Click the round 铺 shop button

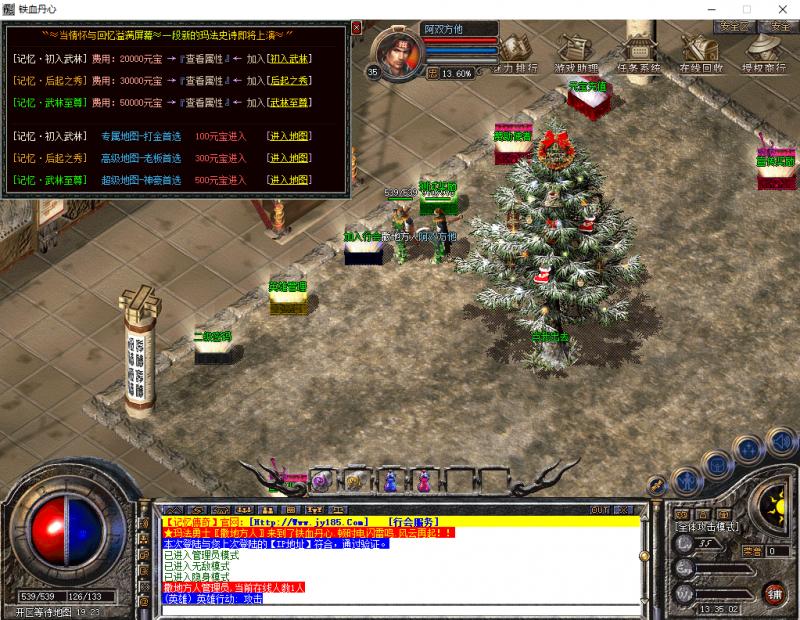pyautogui.click(x=772, y=593)
